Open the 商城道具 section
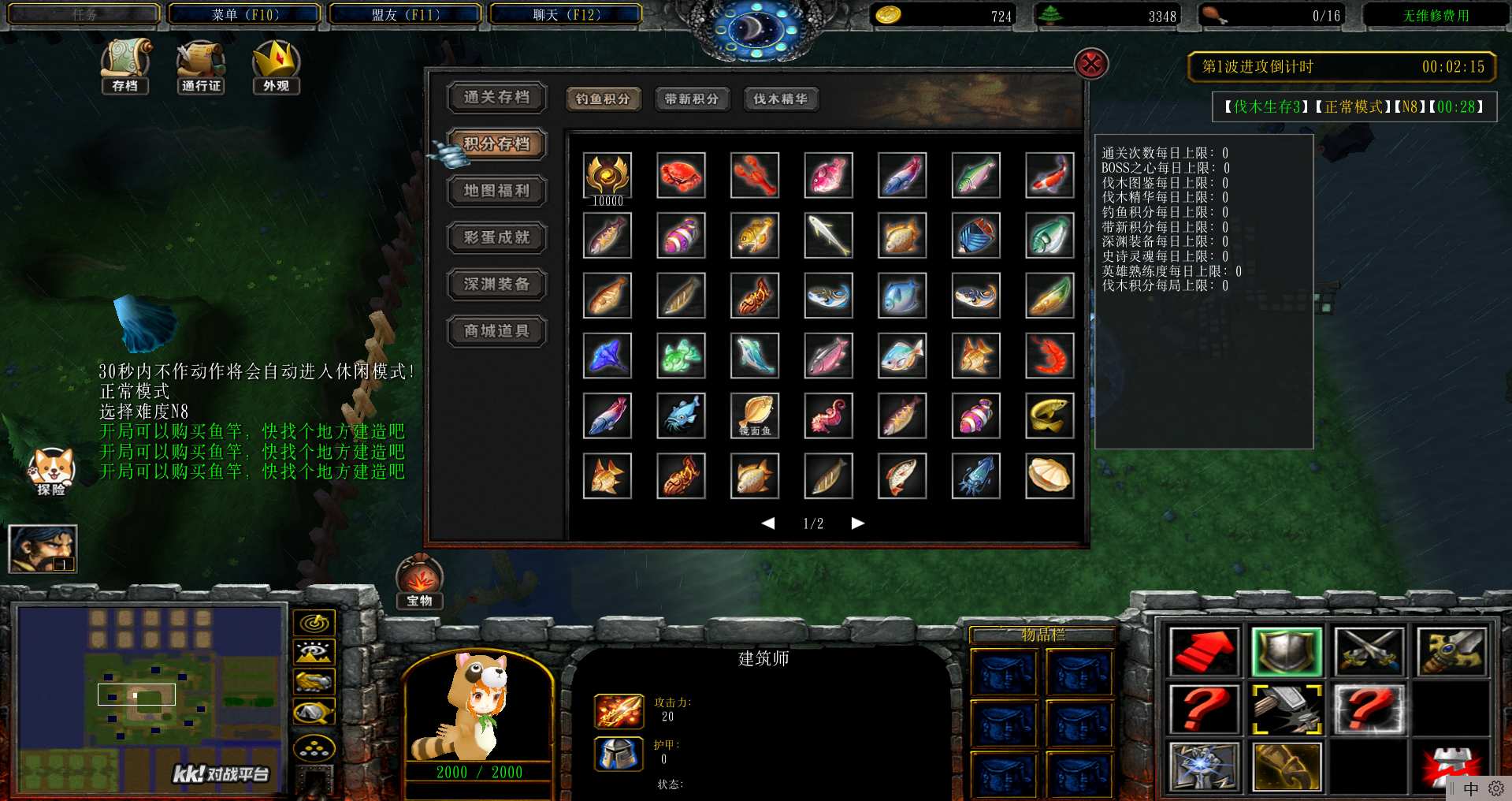The height and width of the screenshot is (801, 1512). [x=496, y=331]
